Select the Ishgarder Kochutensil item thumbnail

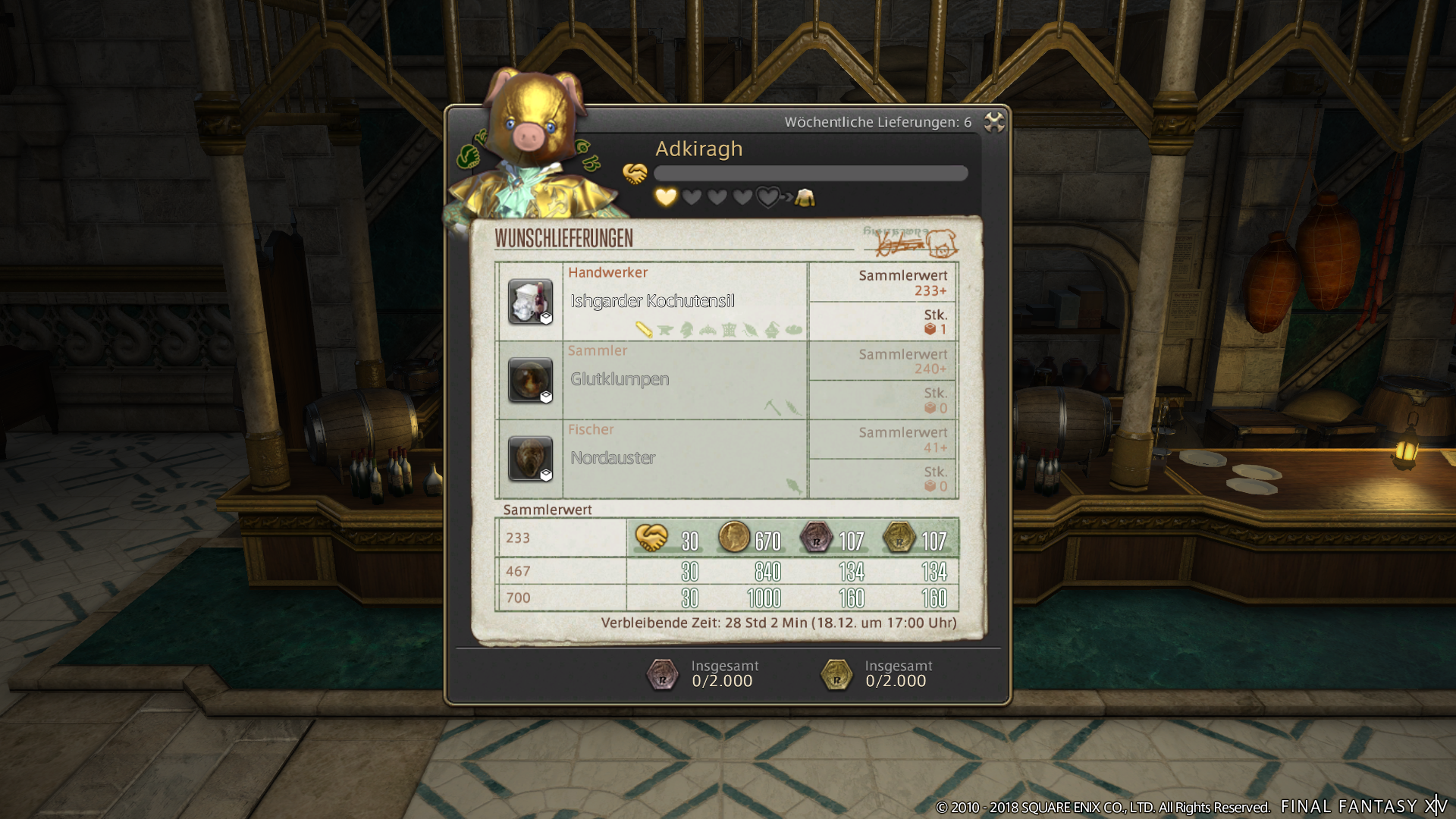click(x=529, y=303)
